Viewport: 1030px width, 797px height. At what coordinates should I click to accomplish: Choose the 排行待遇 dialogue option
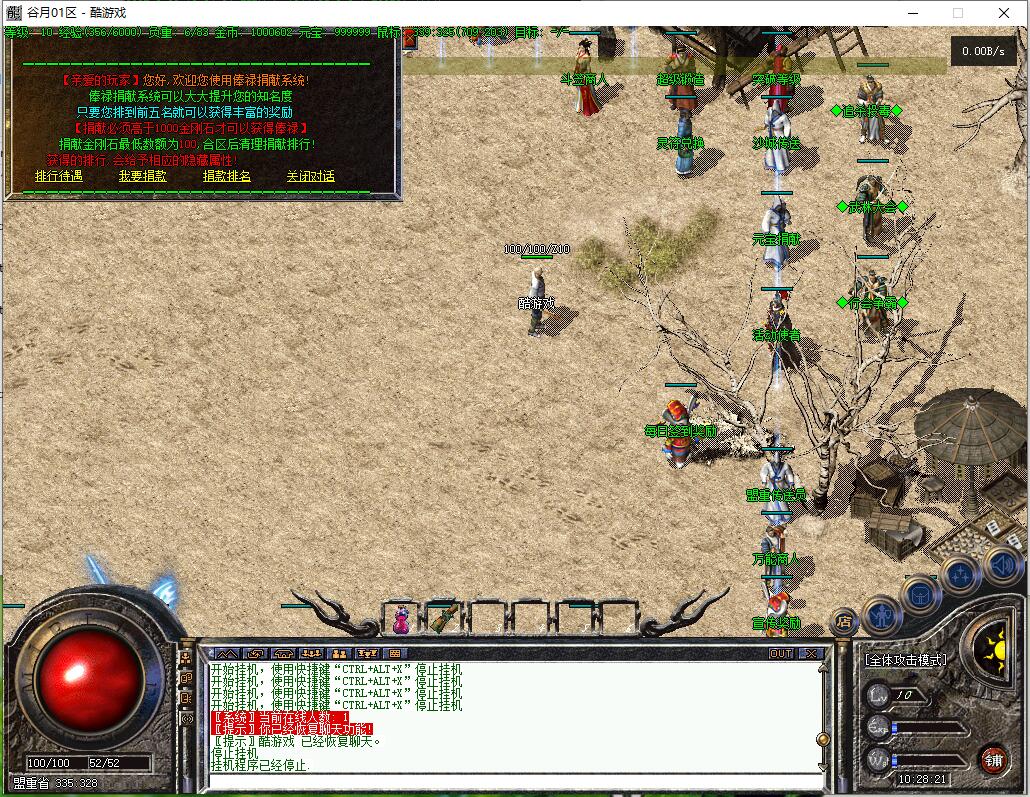pyautogui.click(x=58, y=176)
